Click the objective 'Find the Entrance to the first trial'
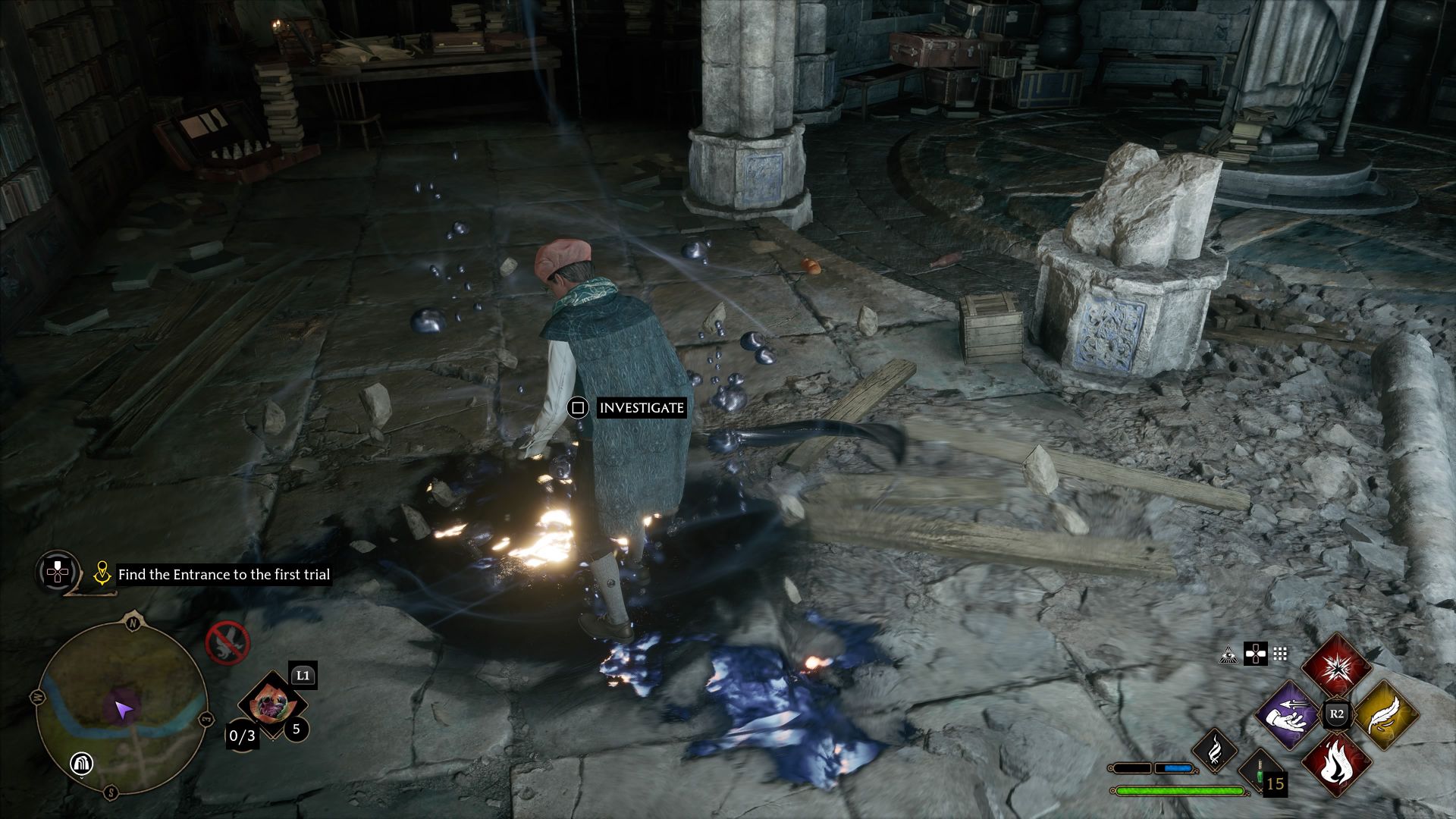This screenshot has width=1456, height=819. (x=224, y=575)
